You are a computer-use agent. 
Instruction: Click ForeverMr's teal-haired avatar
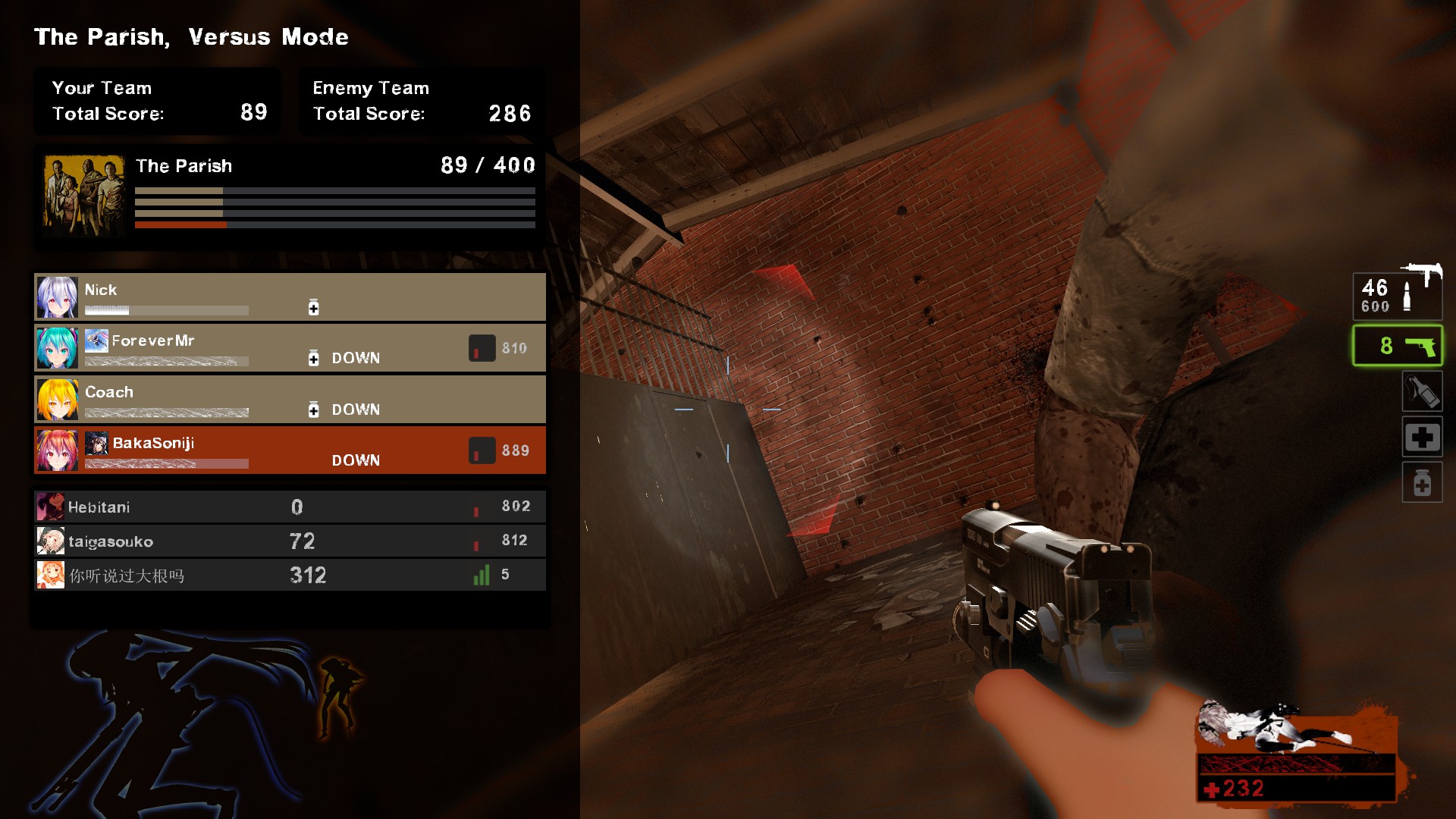(58, 348)
